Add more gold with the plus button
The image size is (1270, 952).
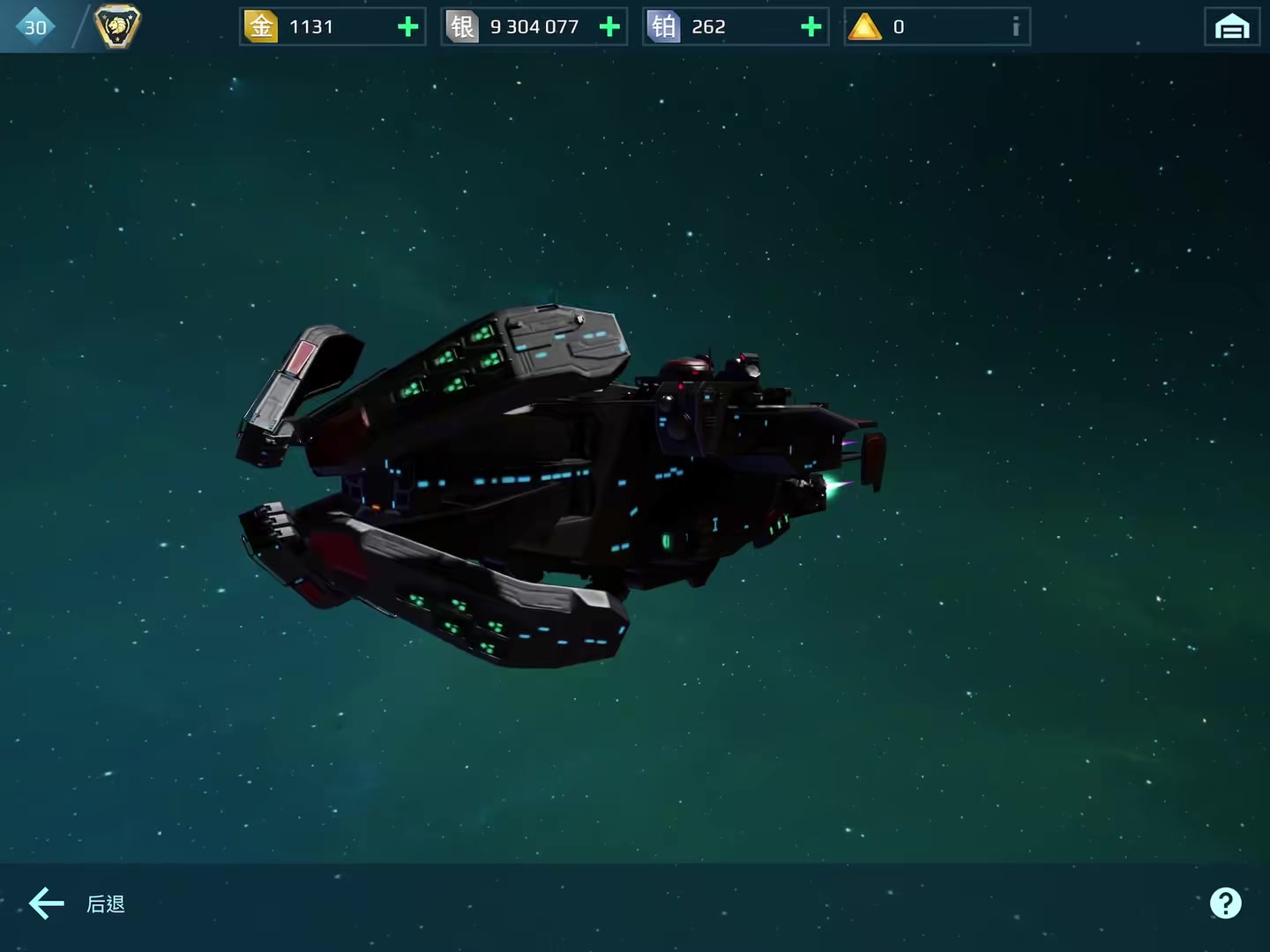(x=407, y=27)
